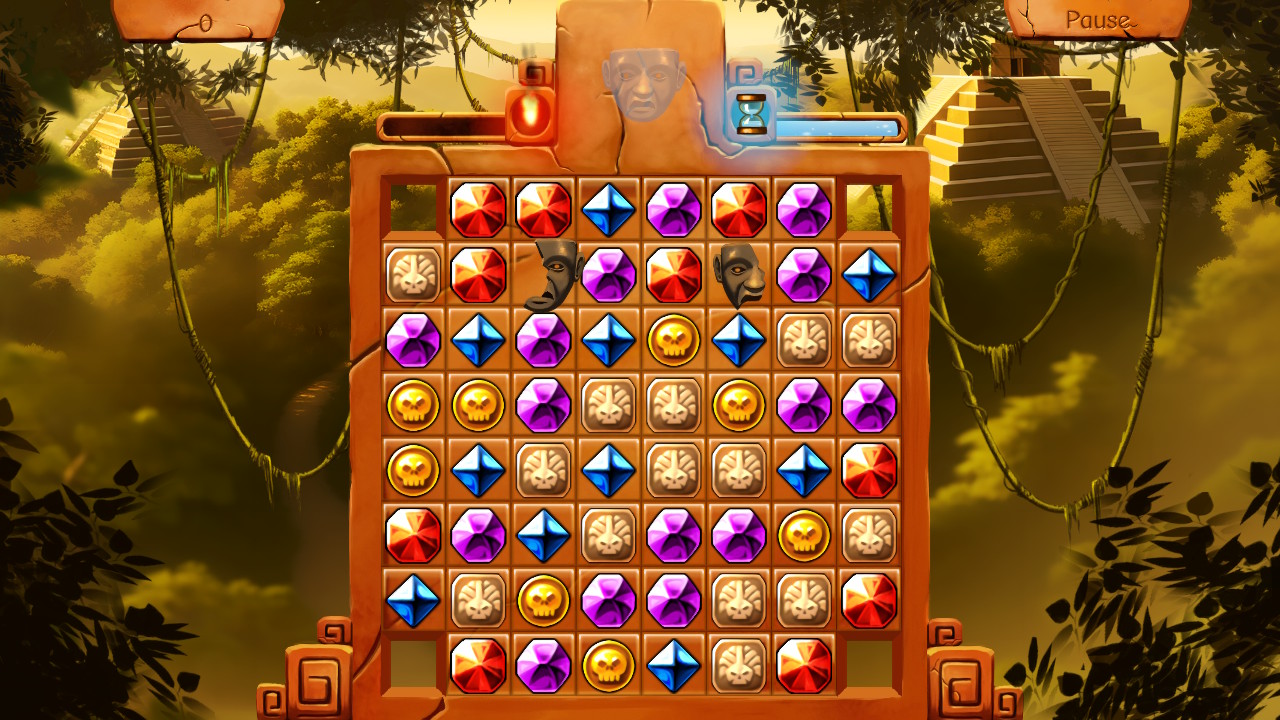Select the stone face idol at the top center

coord(645,85)
